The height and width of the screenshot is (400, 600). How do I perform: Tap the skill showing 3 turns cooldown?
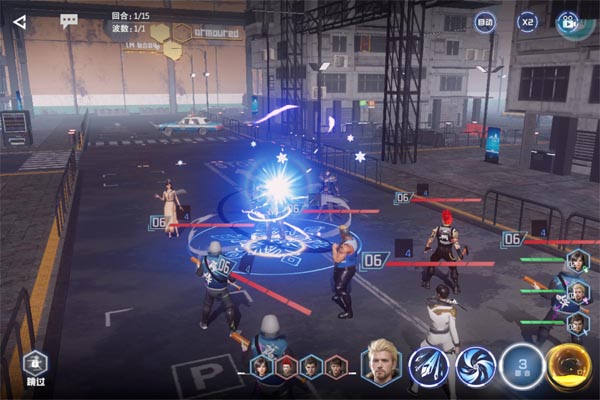pyautogui.click(x=522, y=366)
